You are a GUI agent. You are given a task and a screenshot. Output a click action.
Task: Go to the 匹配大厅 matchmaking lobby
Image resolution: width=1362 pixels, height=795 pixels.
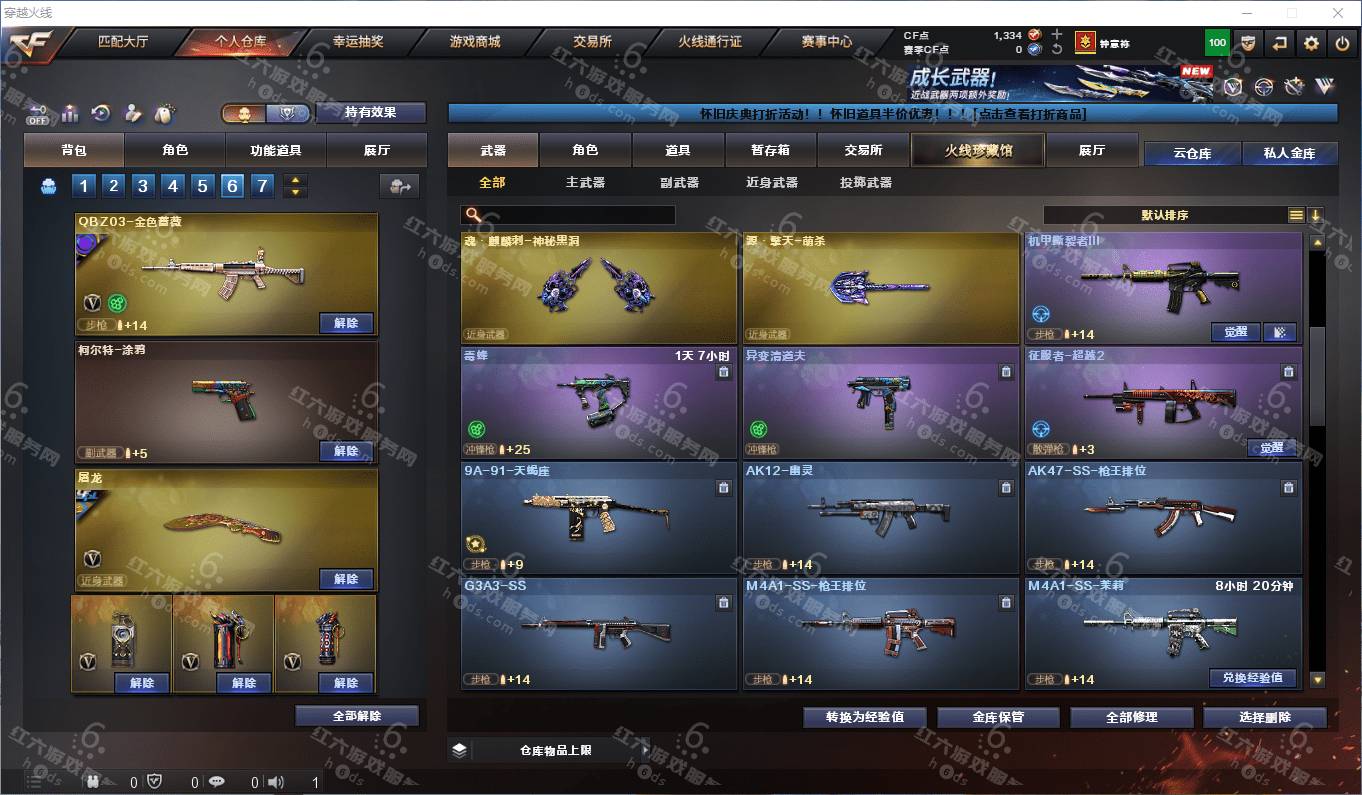point(123,42)
